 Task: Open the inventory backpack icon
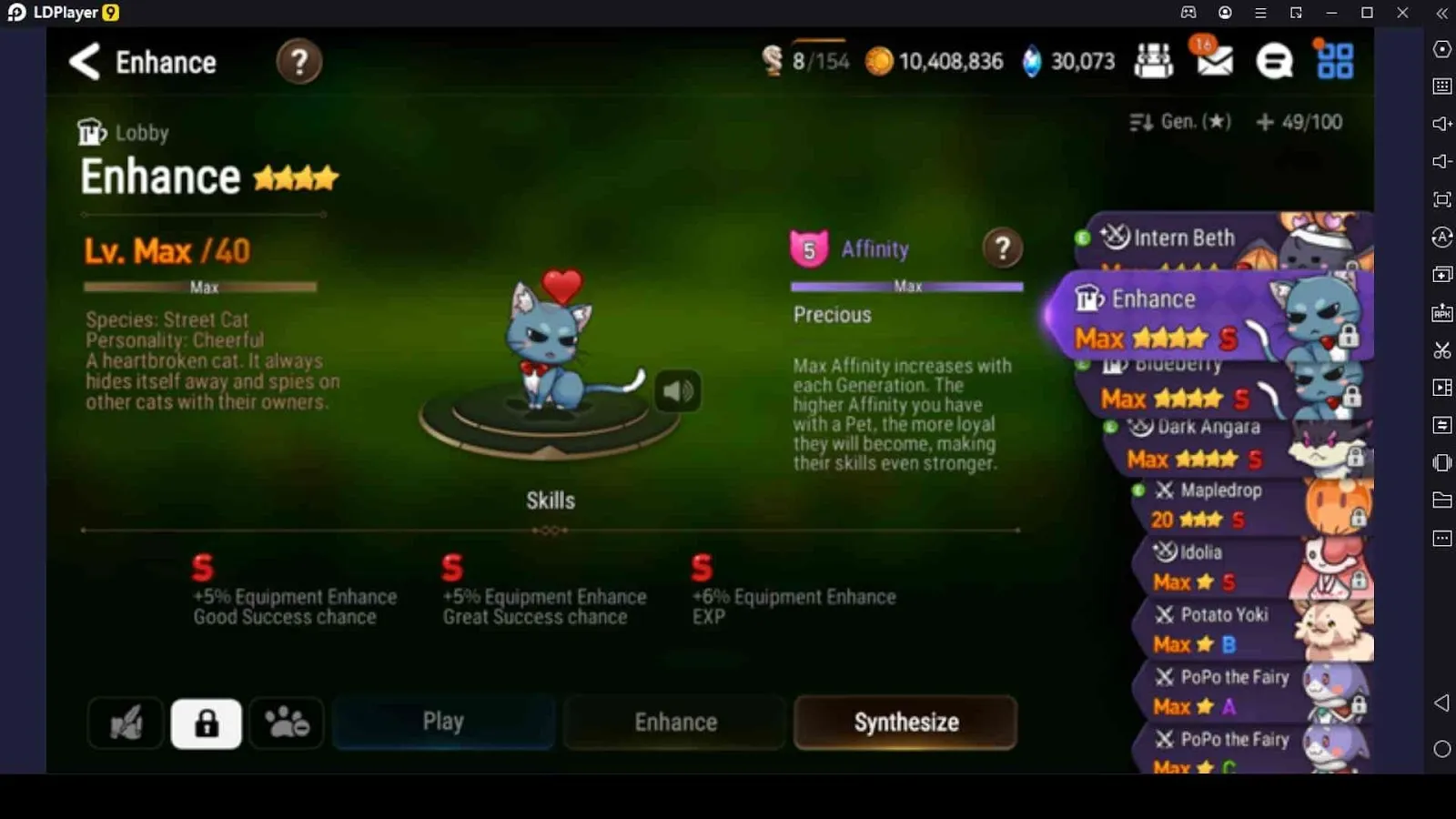[1154, 60]
